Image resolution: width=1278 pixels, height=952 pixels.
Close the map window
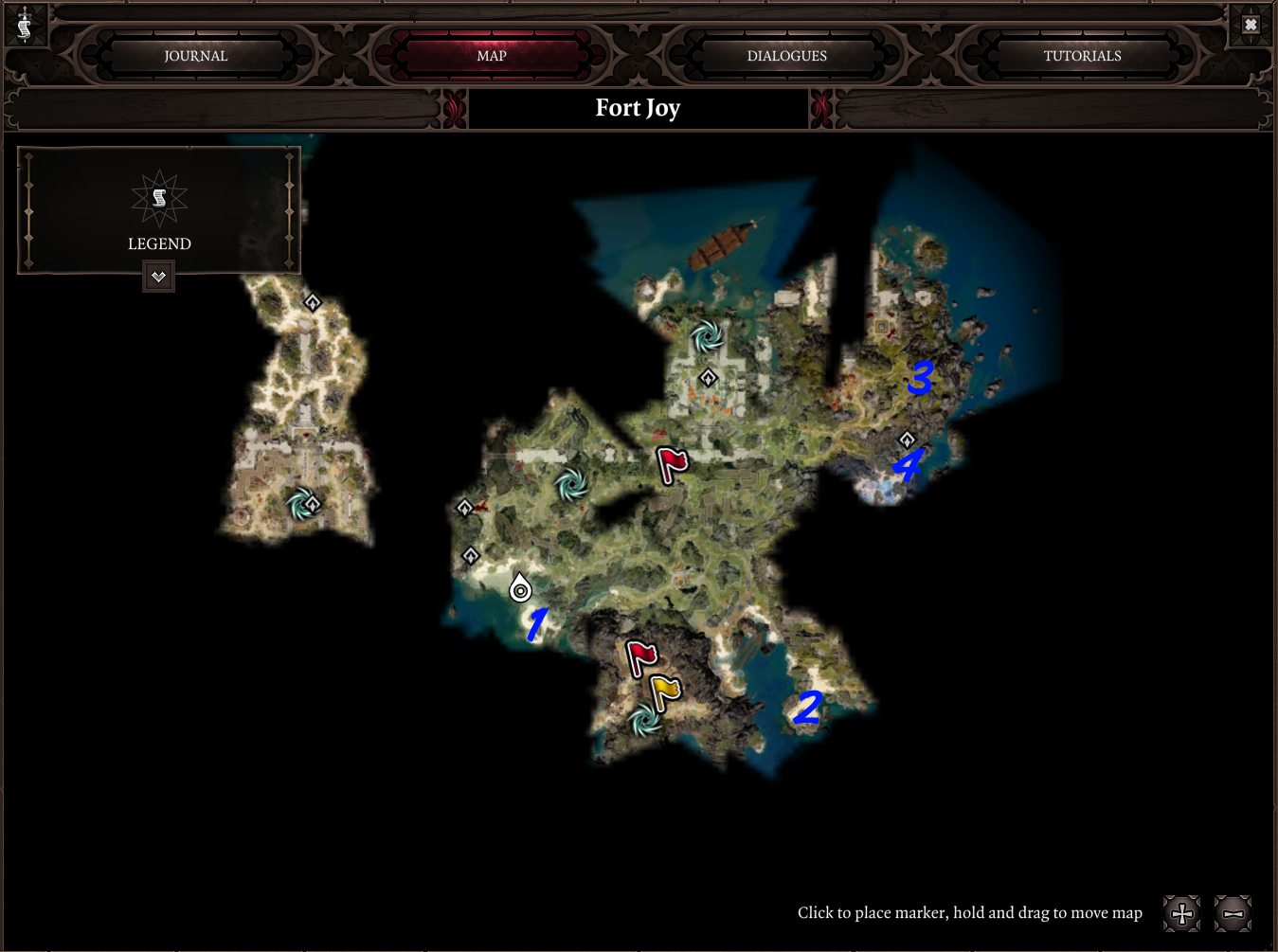click(1251, 25)
